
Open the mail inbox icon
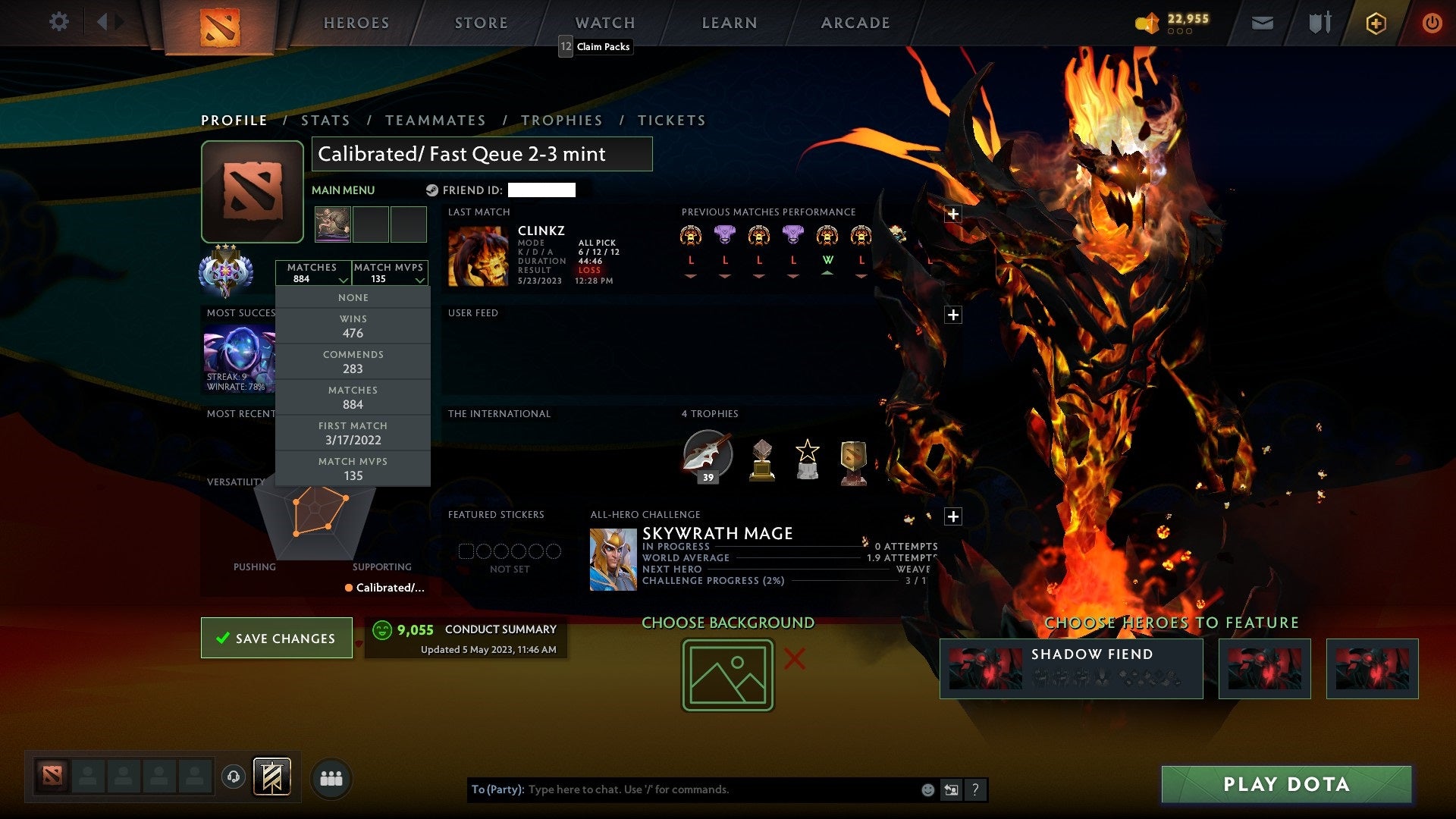(x=1263, y=23)
